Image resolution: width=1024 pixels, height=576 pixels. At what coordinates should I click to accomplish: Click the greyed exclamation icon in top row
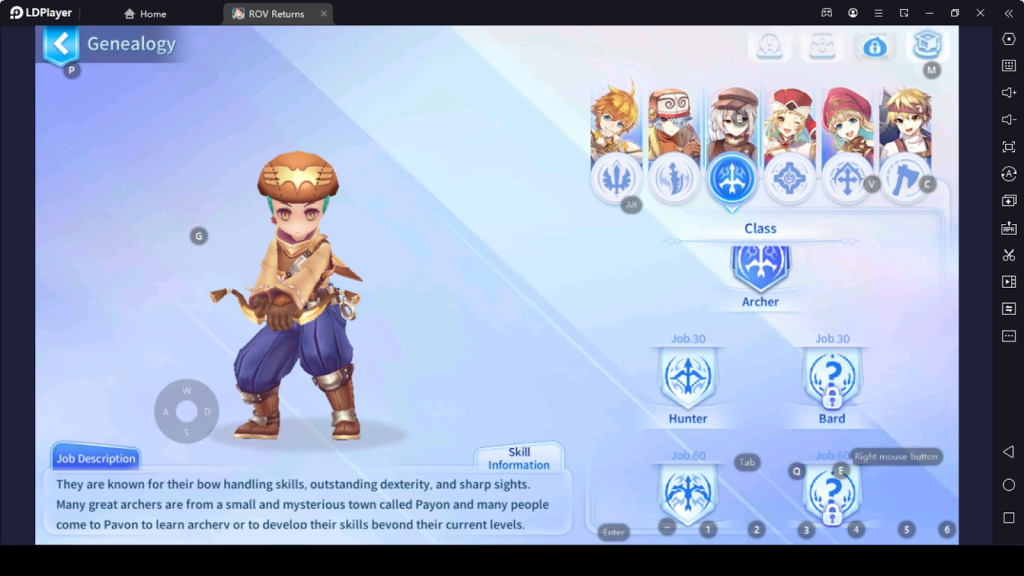tap(770, 46)
